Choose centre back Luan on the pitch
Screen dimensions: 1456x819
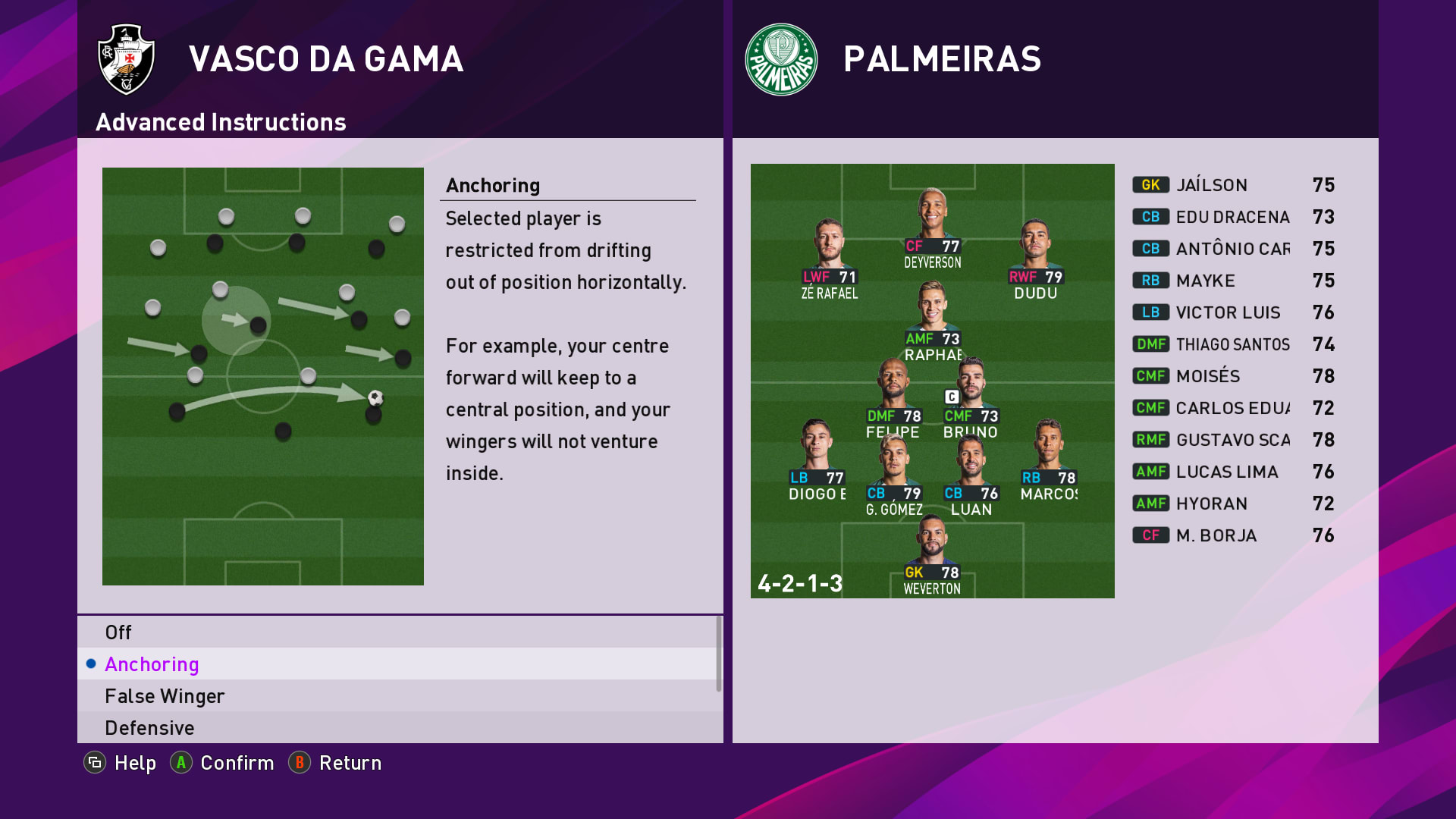click(971, 475)
